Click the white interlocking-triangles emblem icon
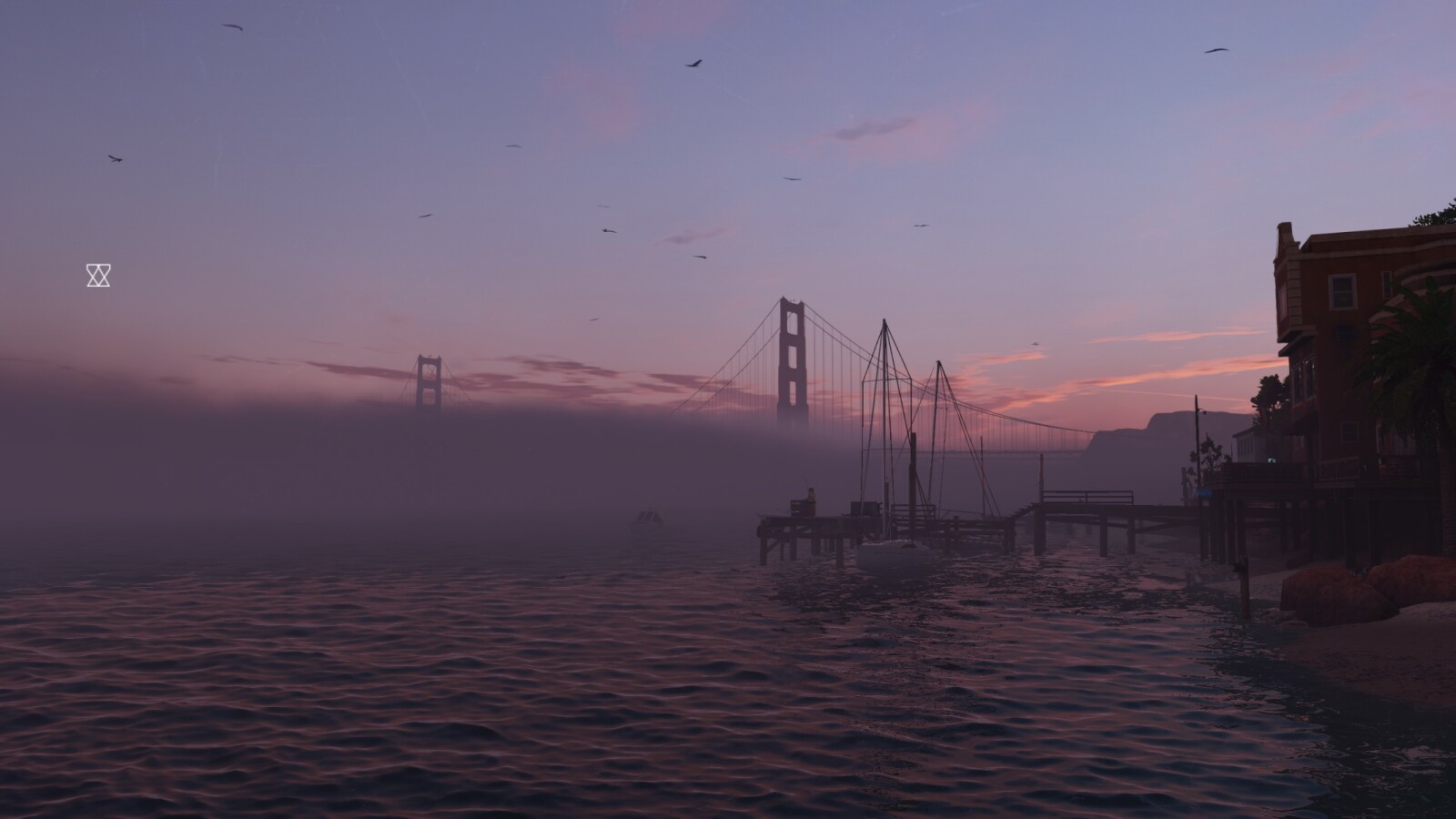Screen dimensions: 1456x819 98,275
